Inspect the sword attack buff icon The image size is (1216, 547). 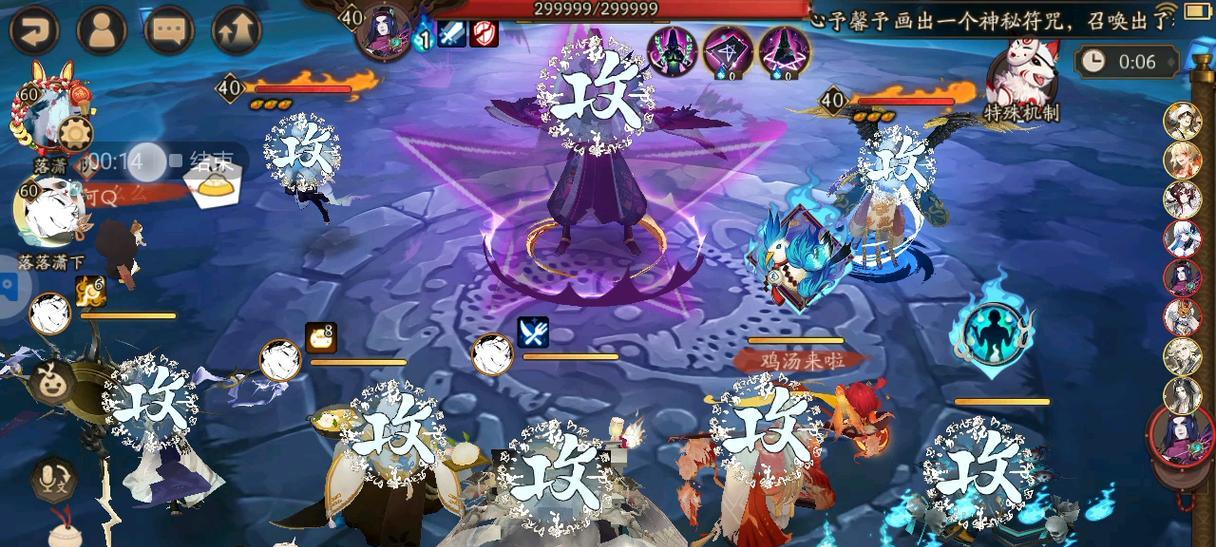coord(454,33)
